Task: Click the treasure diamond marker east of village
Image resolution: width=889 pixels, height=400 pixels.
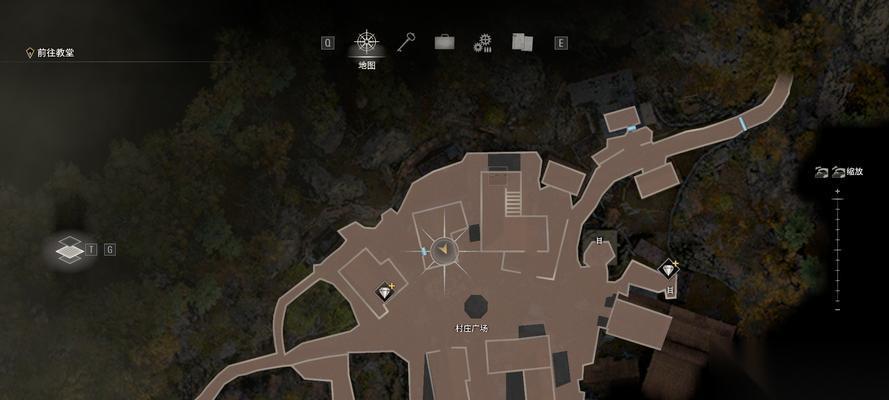Action: 668,268
